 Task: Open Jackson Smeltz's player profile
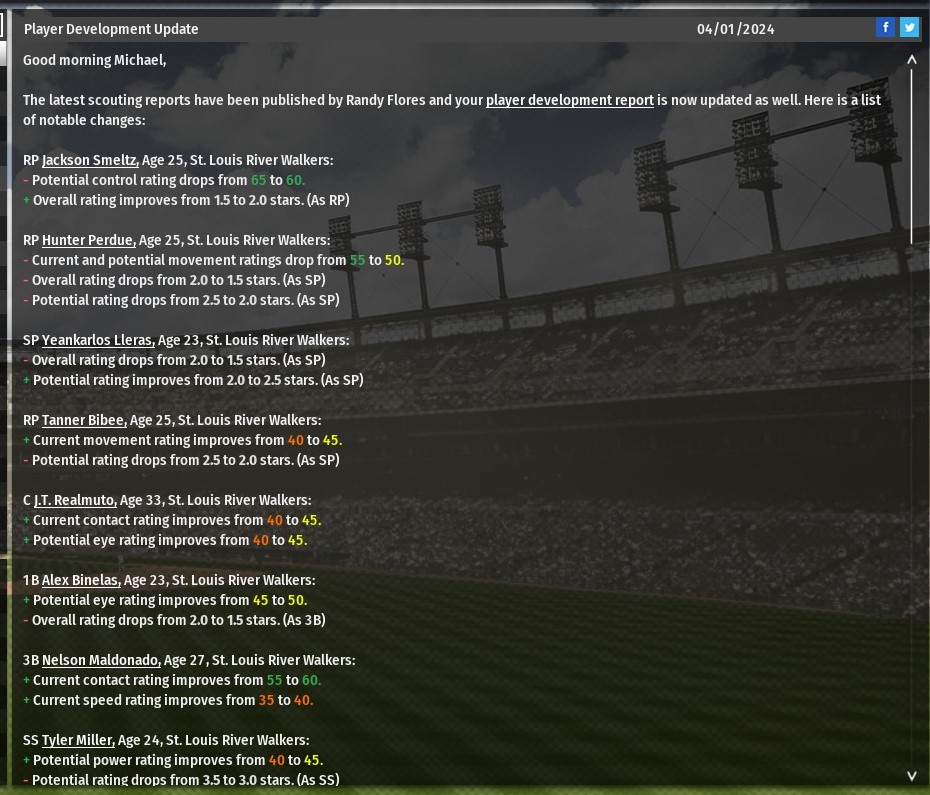point(90,160)
